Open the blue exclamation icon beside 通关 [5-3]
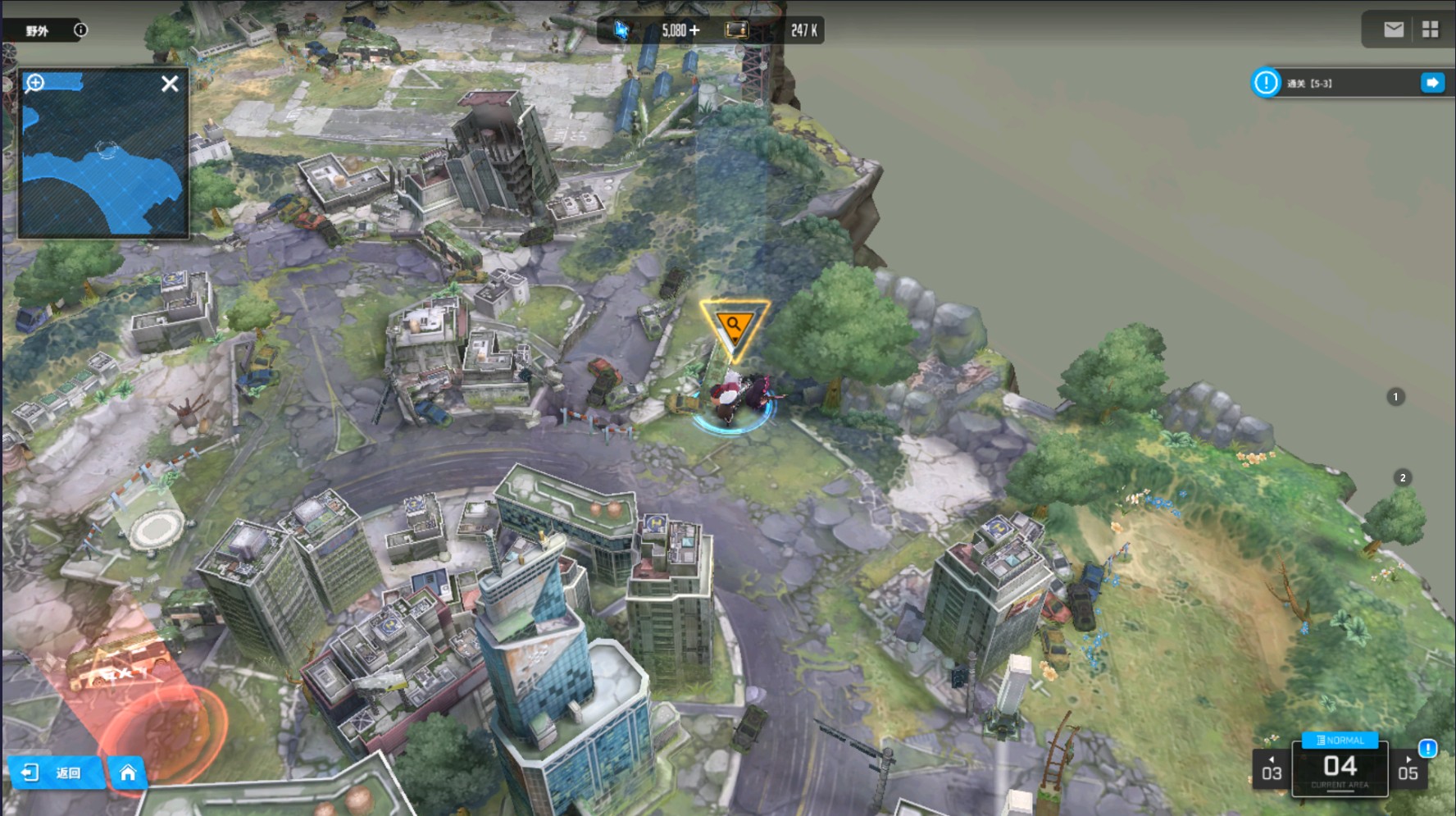Viewport: 1456px width, 816px height. (1266, 83)
